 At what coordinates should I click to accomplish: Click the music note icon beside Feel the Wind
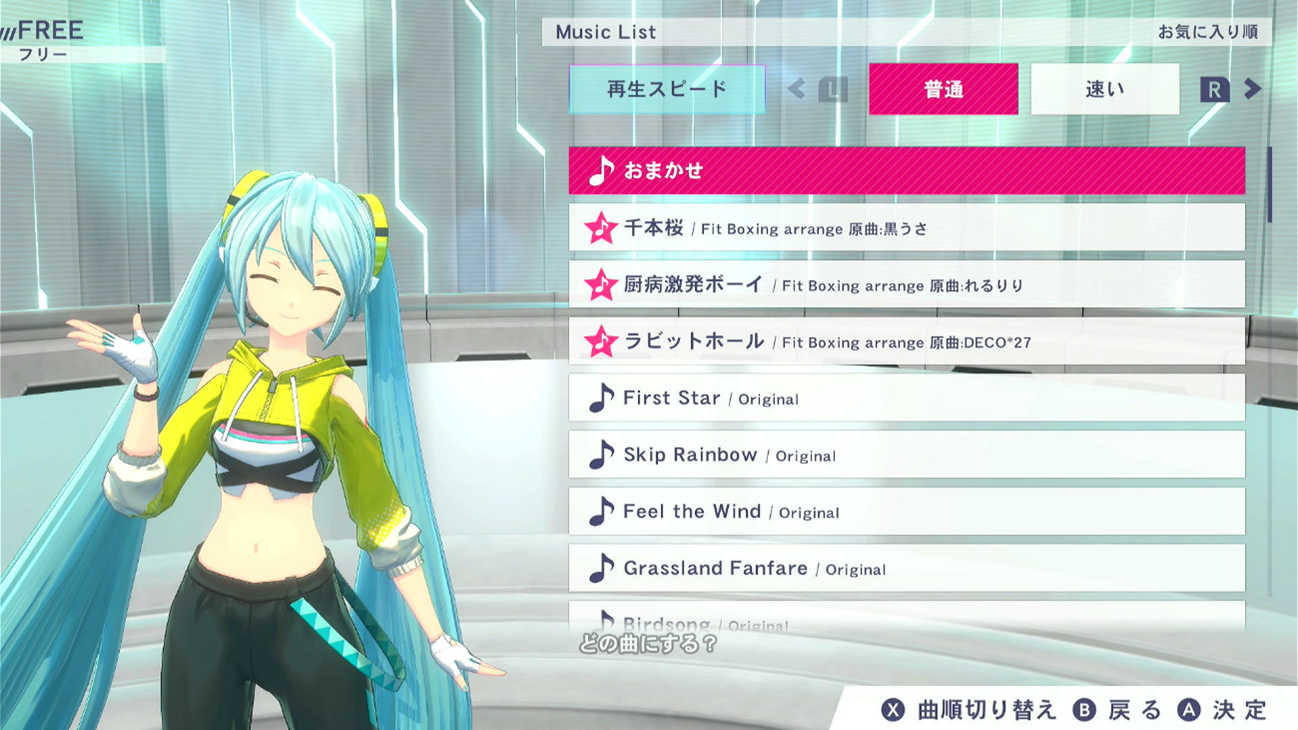pyautogui.click(x=600, y=511)
